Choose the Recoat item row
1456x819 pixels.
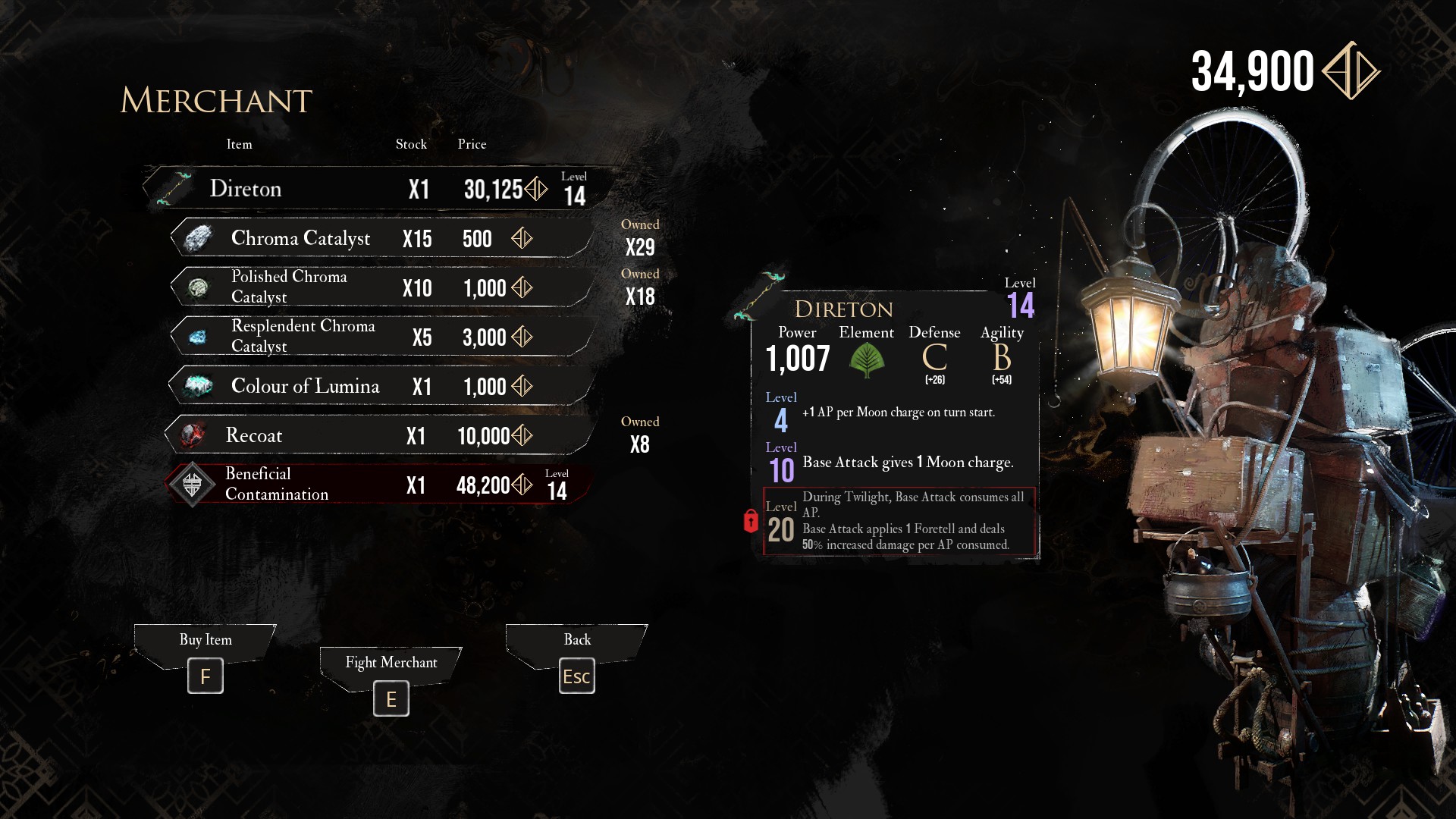point(379,435)
